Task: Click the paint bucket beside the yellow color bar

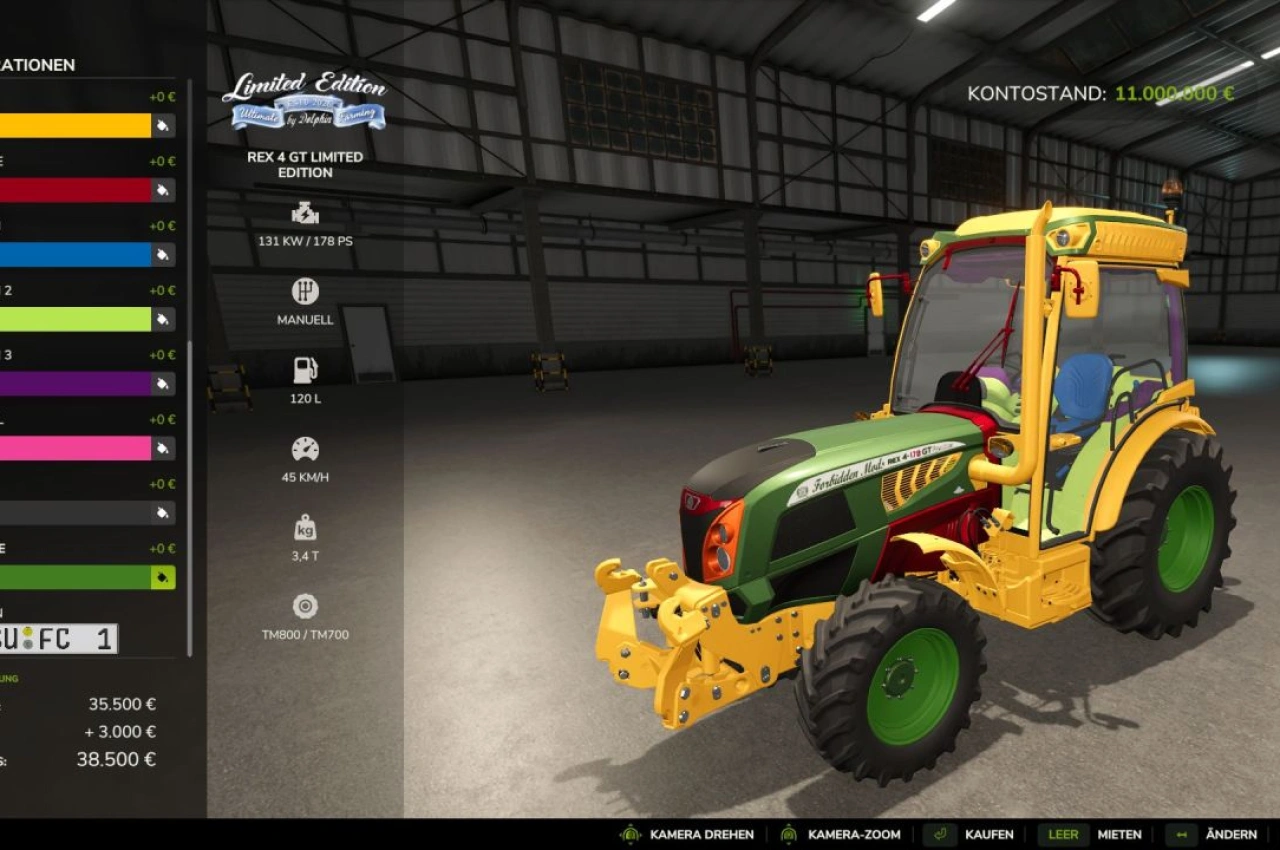Action: click(x=160, y=125)
